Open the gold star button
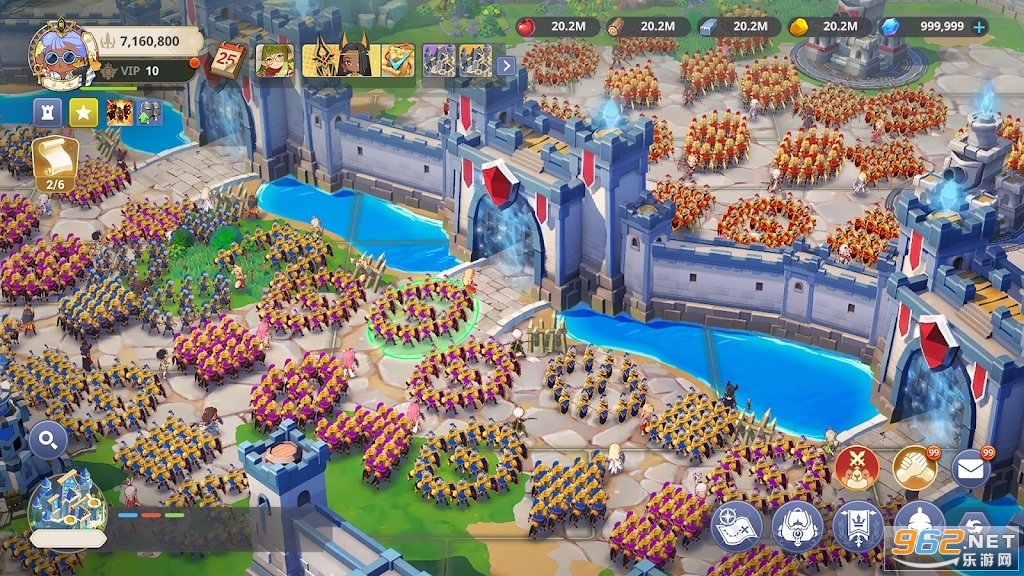The height and width of the screenshot is (576, 1024). click(83, 112)
